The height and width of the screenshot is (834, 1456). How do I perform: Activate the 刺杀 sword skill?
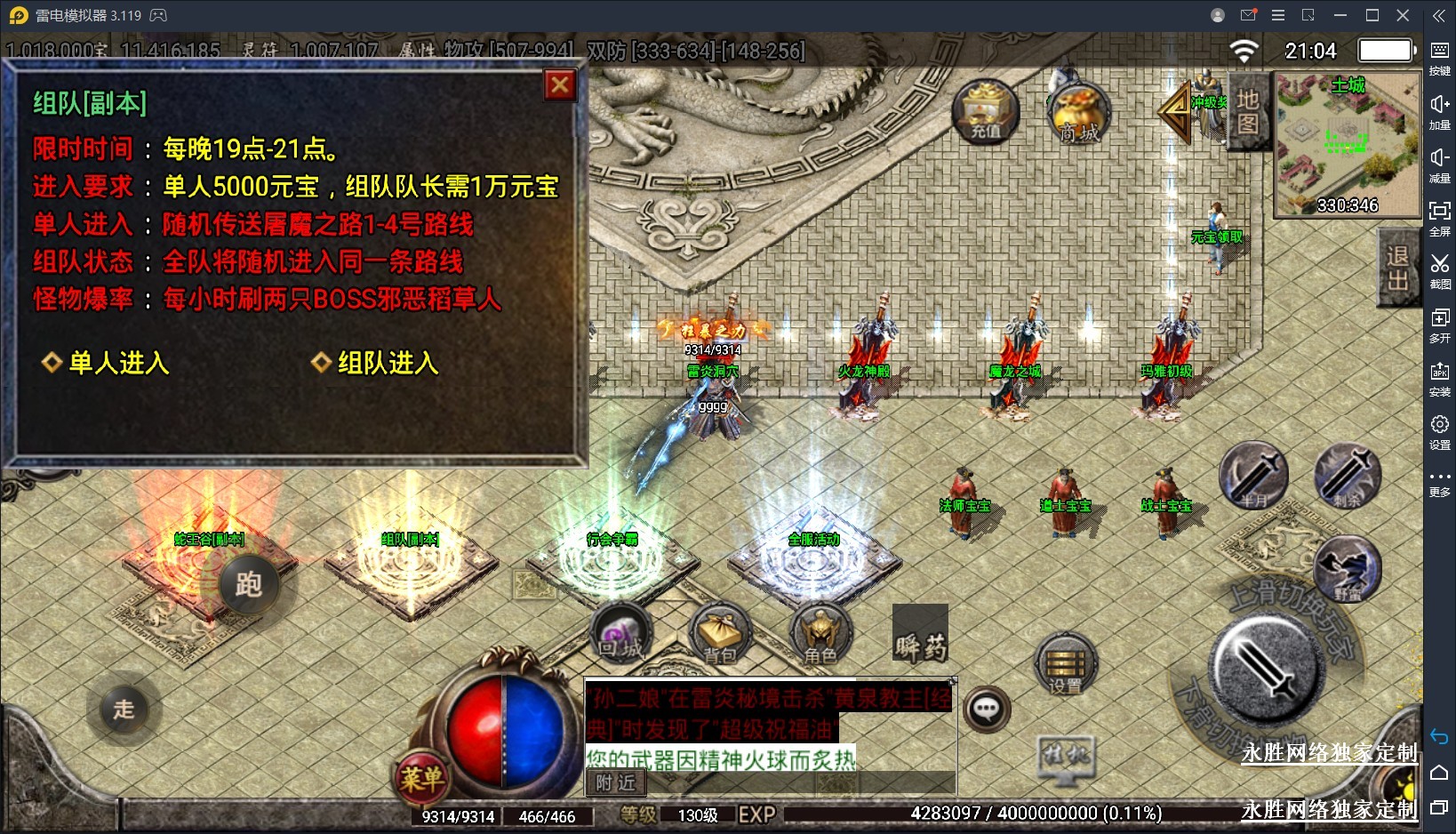[1348, 475]
